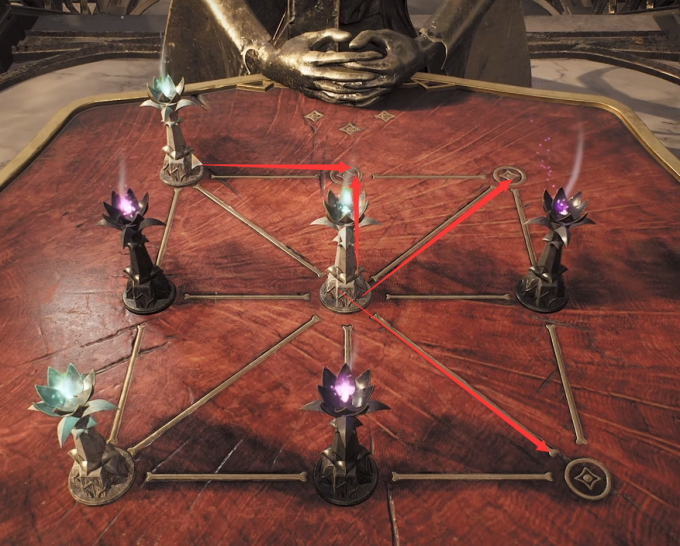
Task: Click the empty node at the front-right corner
Action: [x=586, y=478]
